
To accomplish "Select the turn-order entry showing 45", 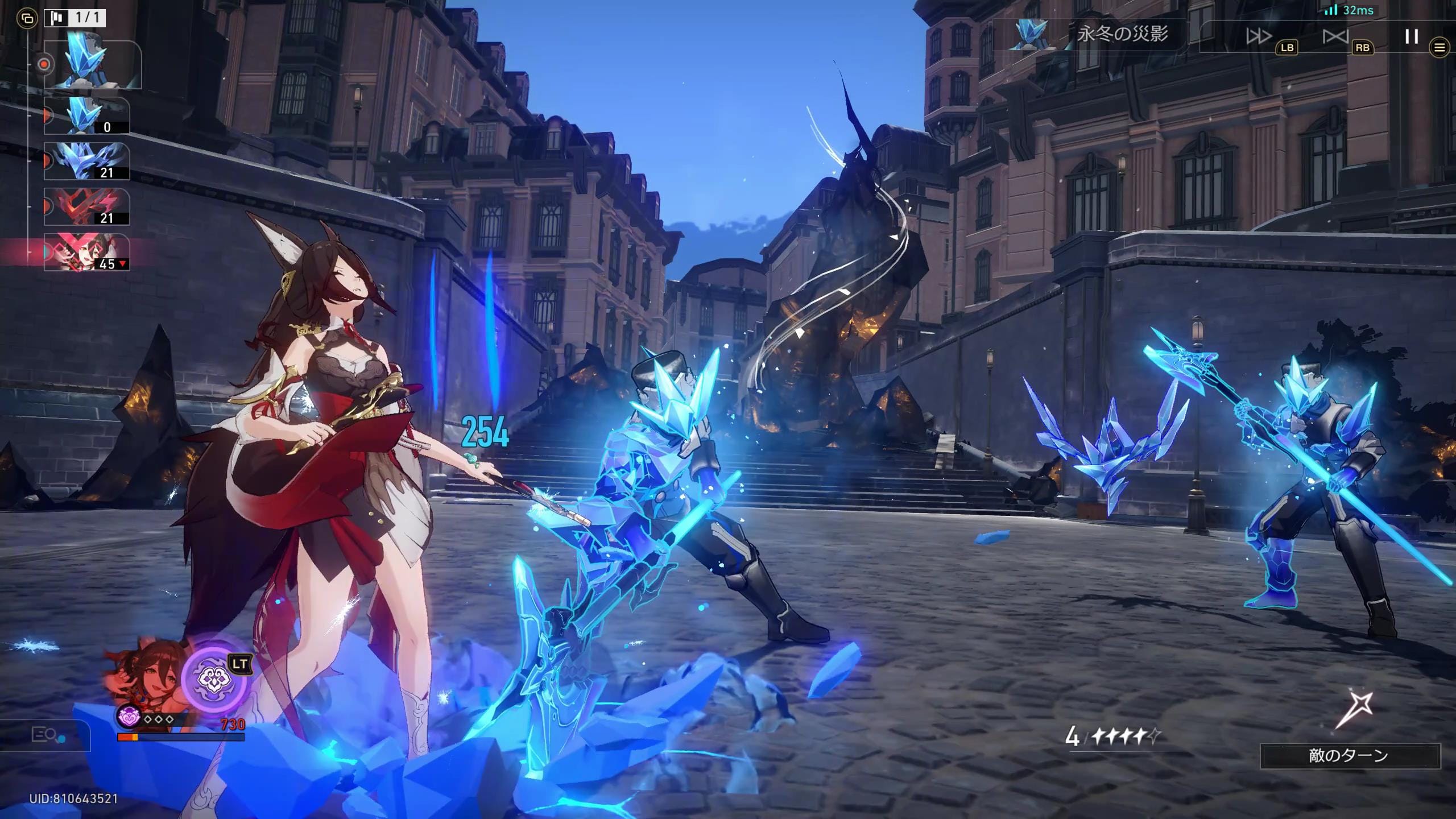I will click(87, 252).
